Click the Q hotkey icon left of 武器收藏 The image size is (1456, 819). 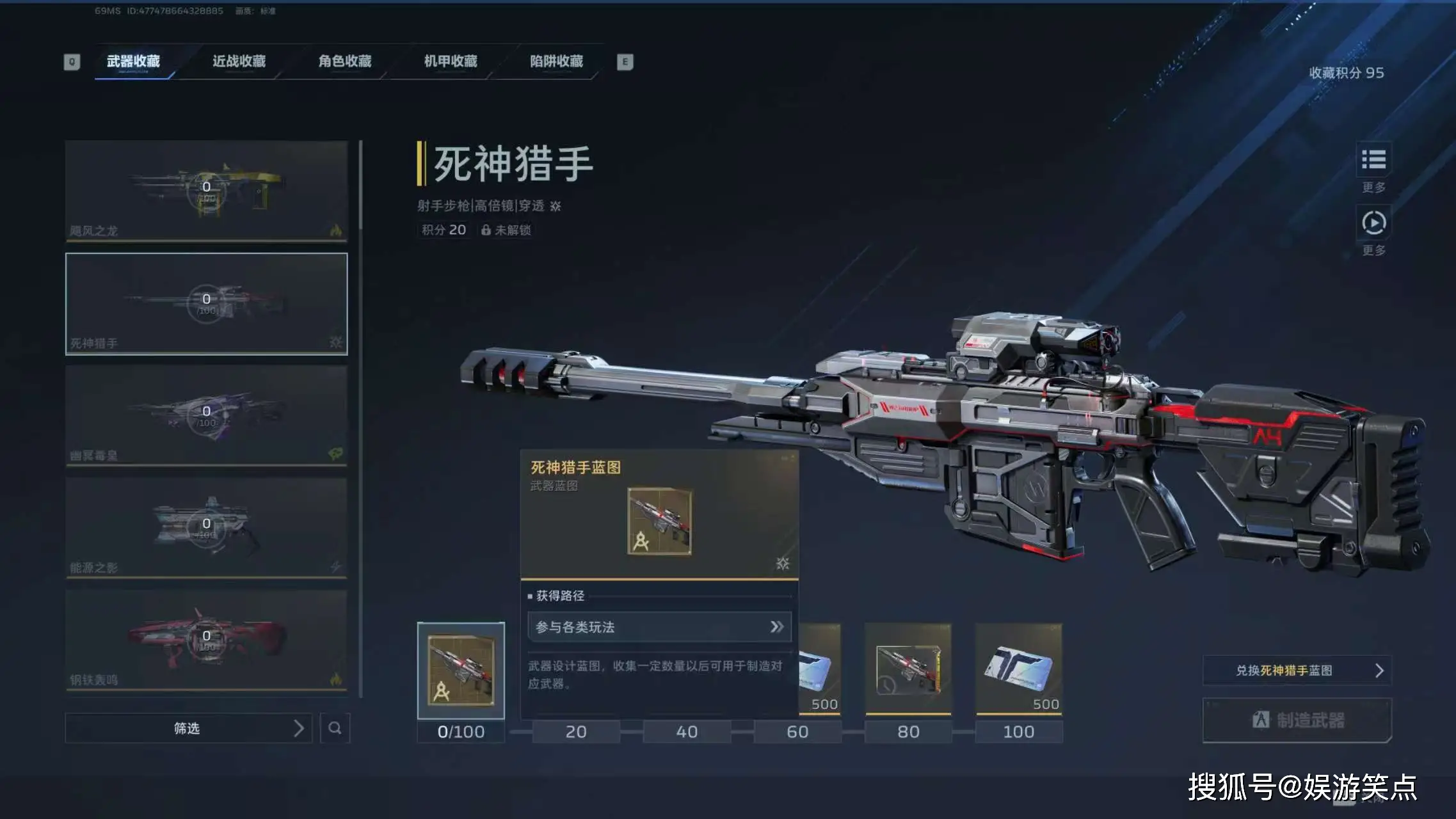tap(70, 61)
